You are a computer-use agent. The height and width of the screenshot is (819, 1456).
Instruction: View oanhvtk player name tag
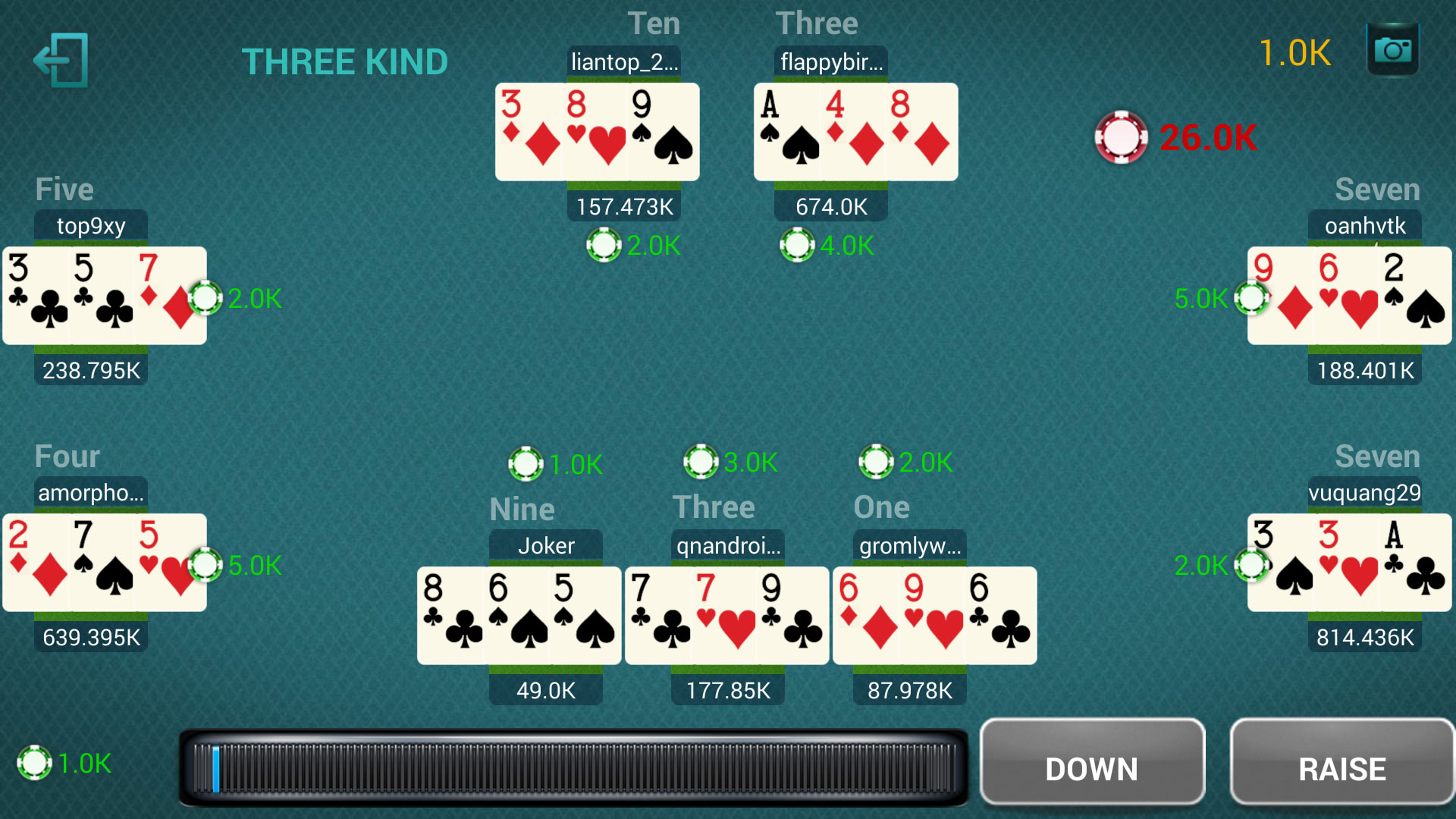click(1364, 225)
